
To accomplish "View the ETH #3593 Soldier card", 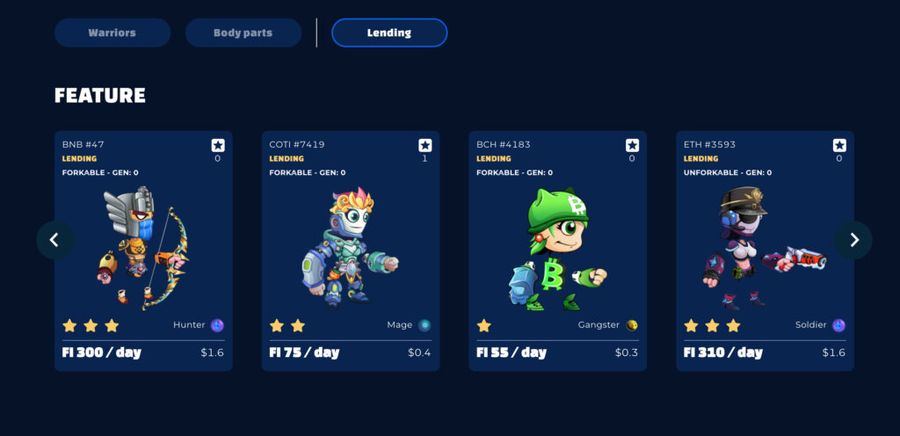I will coord(764,250).
